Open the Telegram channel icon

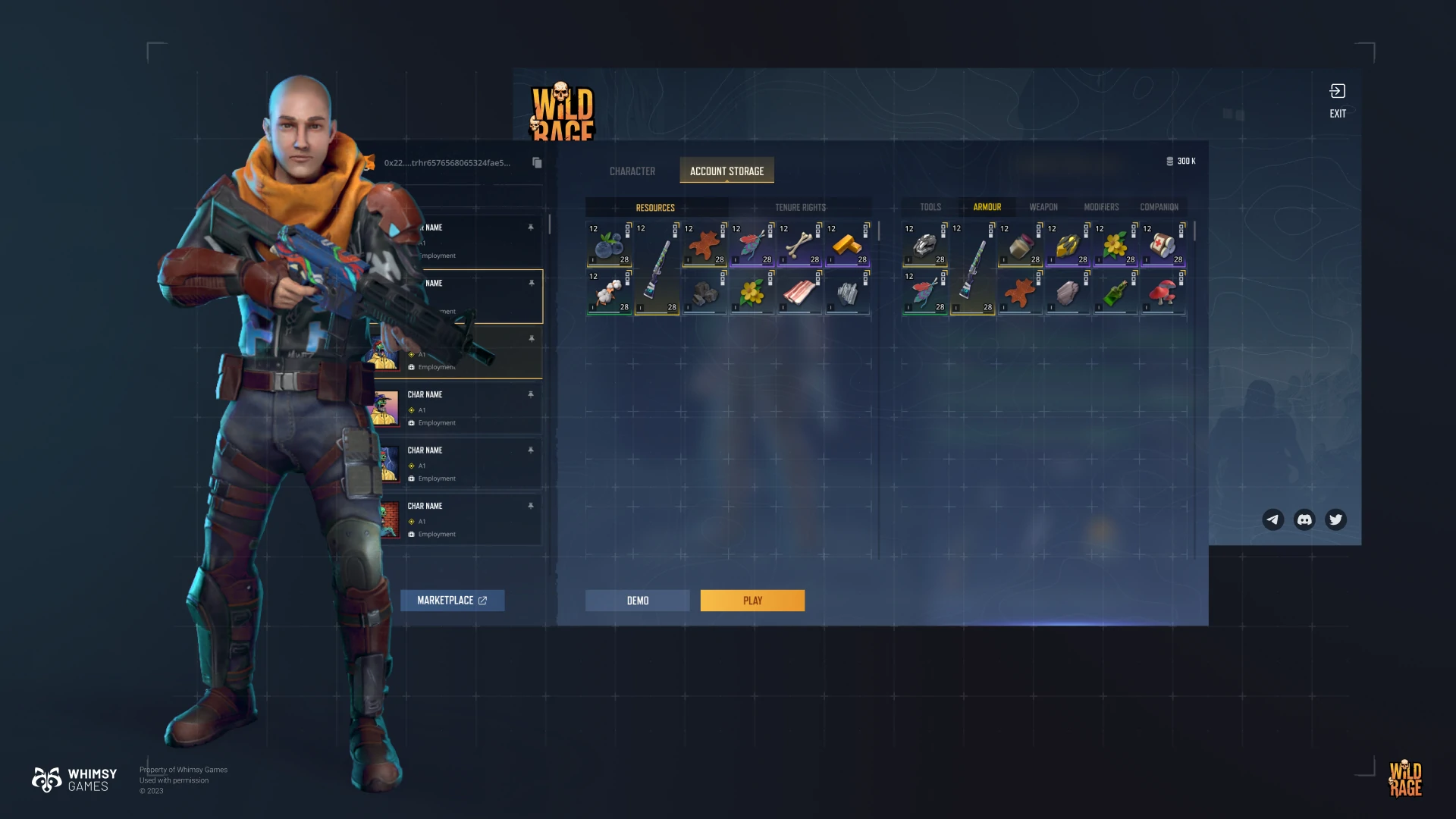coord(1272,519)
